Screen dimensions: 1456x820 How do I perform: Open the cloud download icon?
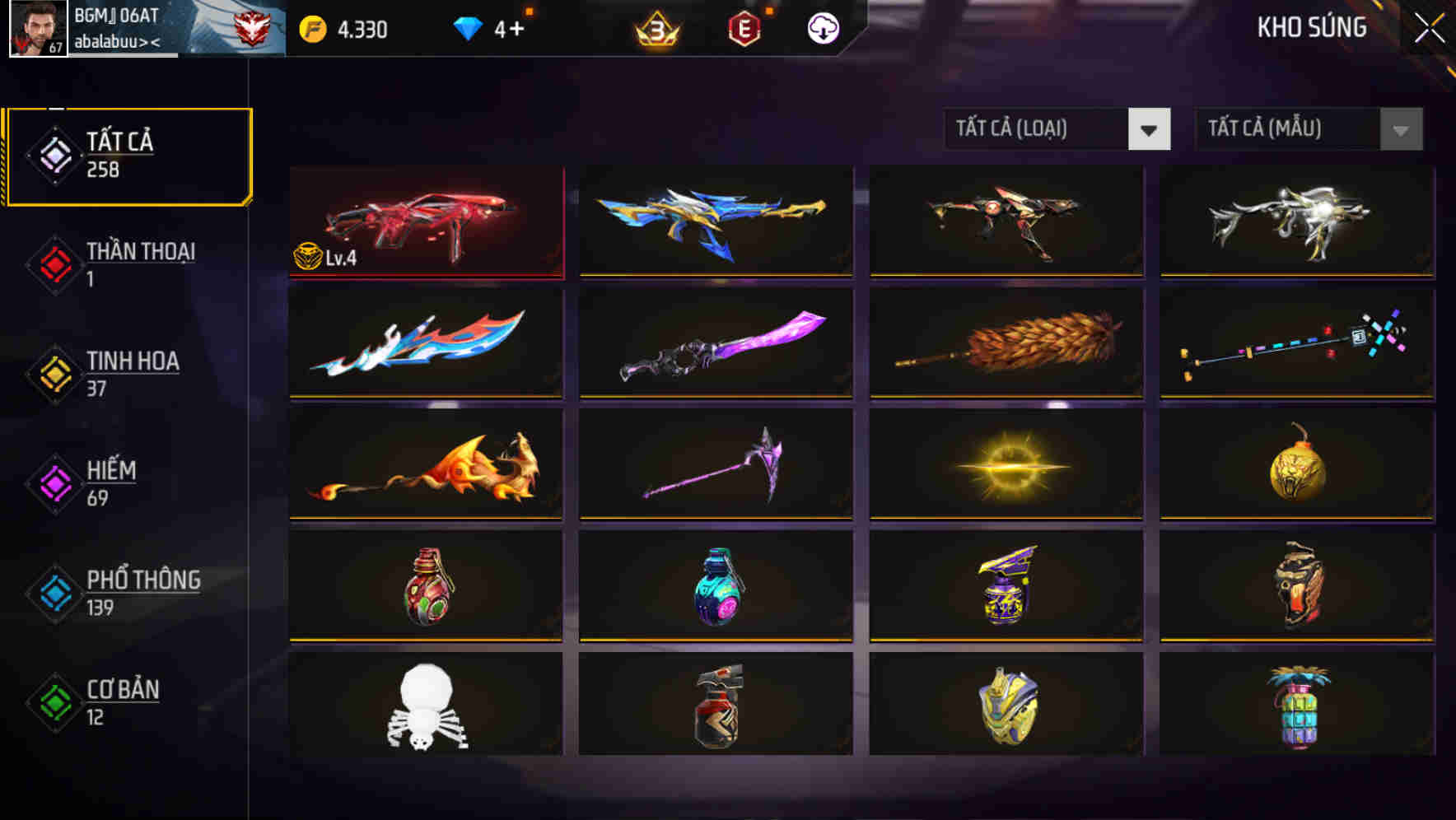coord(822,27)
